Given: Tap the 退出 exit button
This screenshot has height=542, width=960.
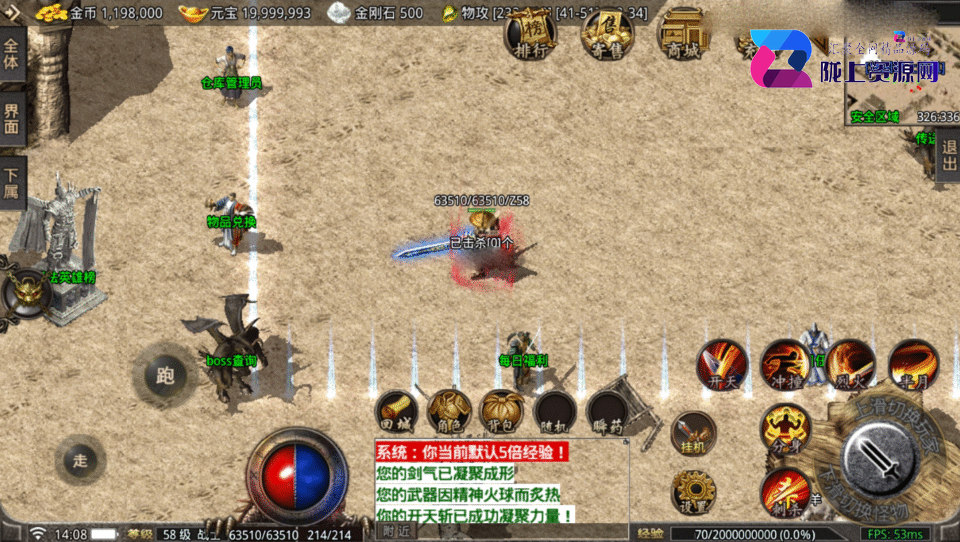Looking at the screenshot, I should click(948, 155).
